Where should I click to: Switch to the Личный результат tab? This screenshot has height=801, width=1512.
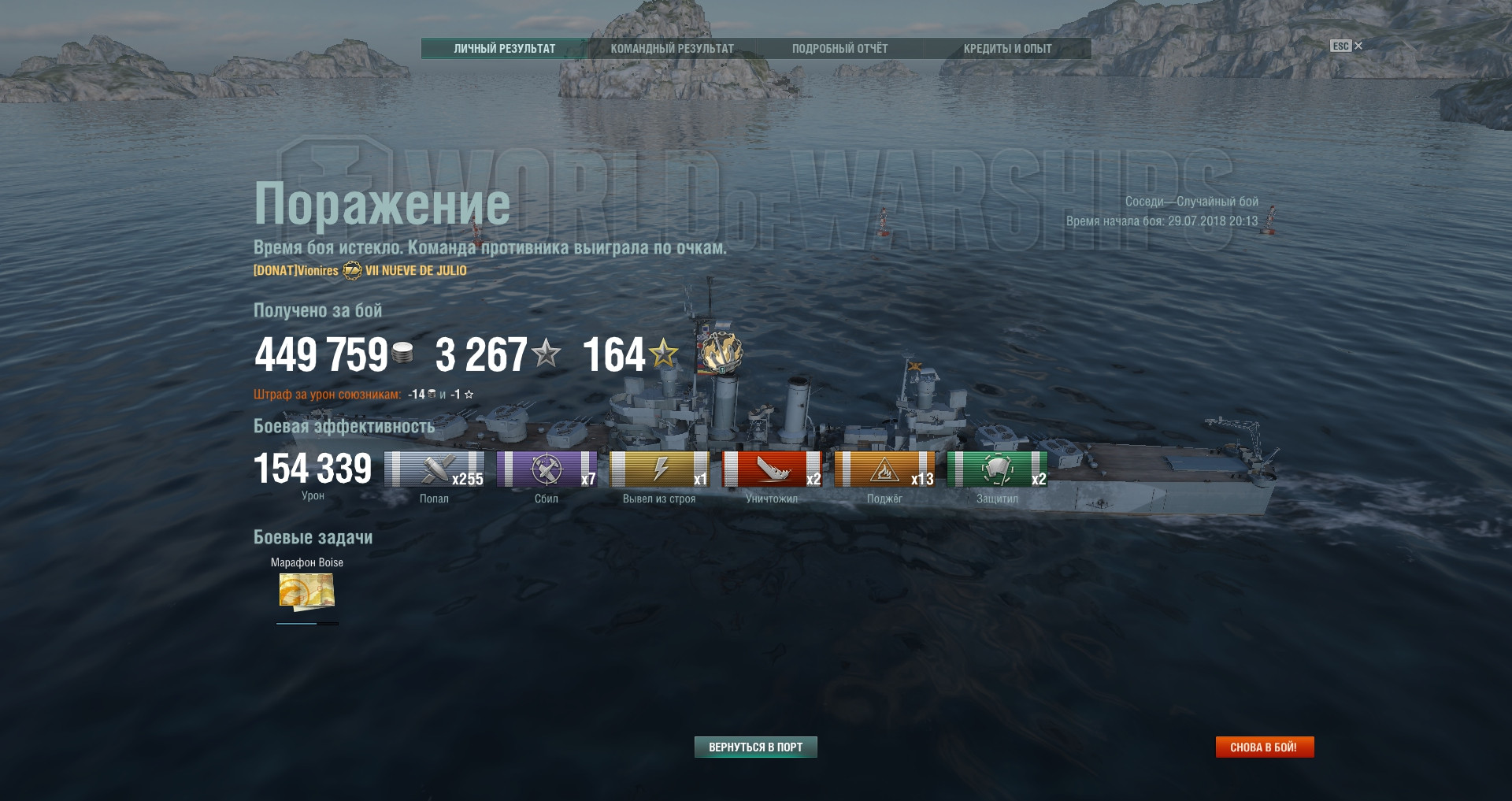pyautogui.click(x=504, y=49)
